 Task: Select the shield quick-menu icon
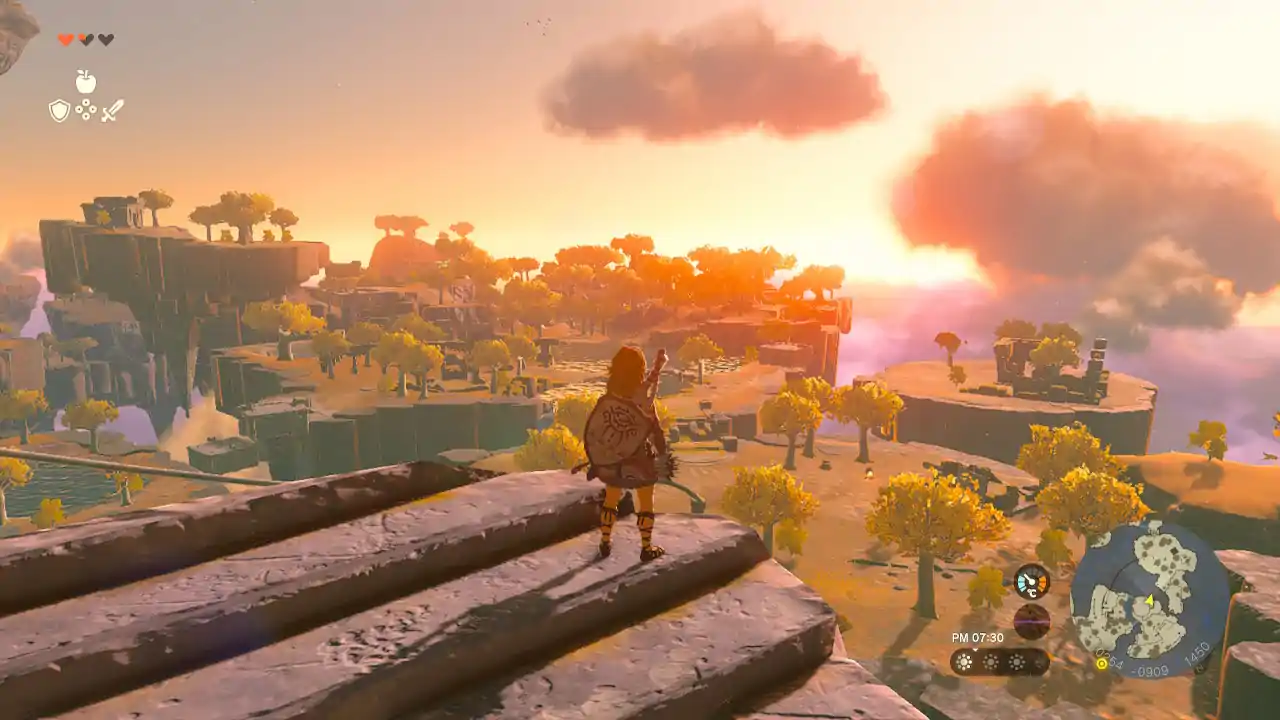point(60,110)
